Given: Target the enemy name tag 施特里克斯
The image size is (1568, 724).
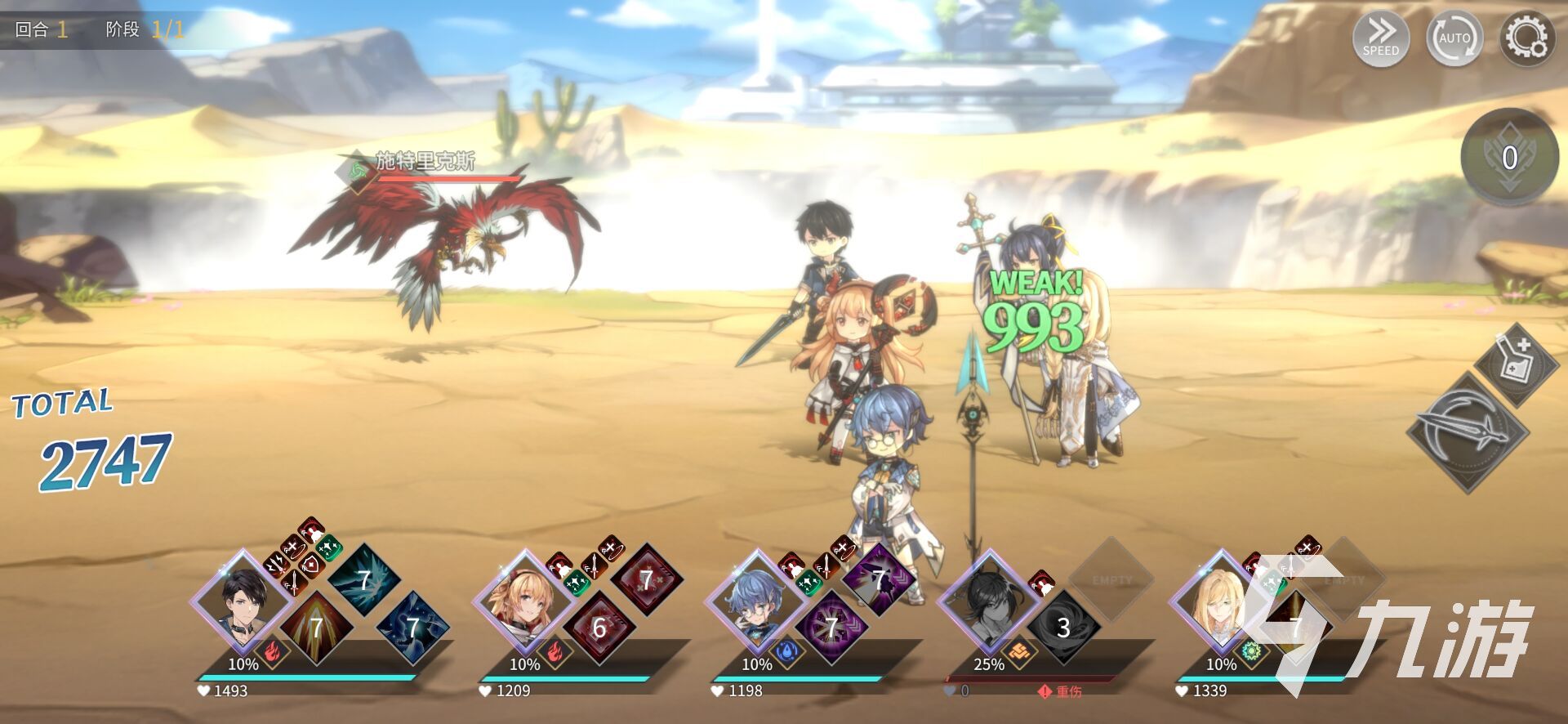Looking at the screenshot, I should point(425,161).
